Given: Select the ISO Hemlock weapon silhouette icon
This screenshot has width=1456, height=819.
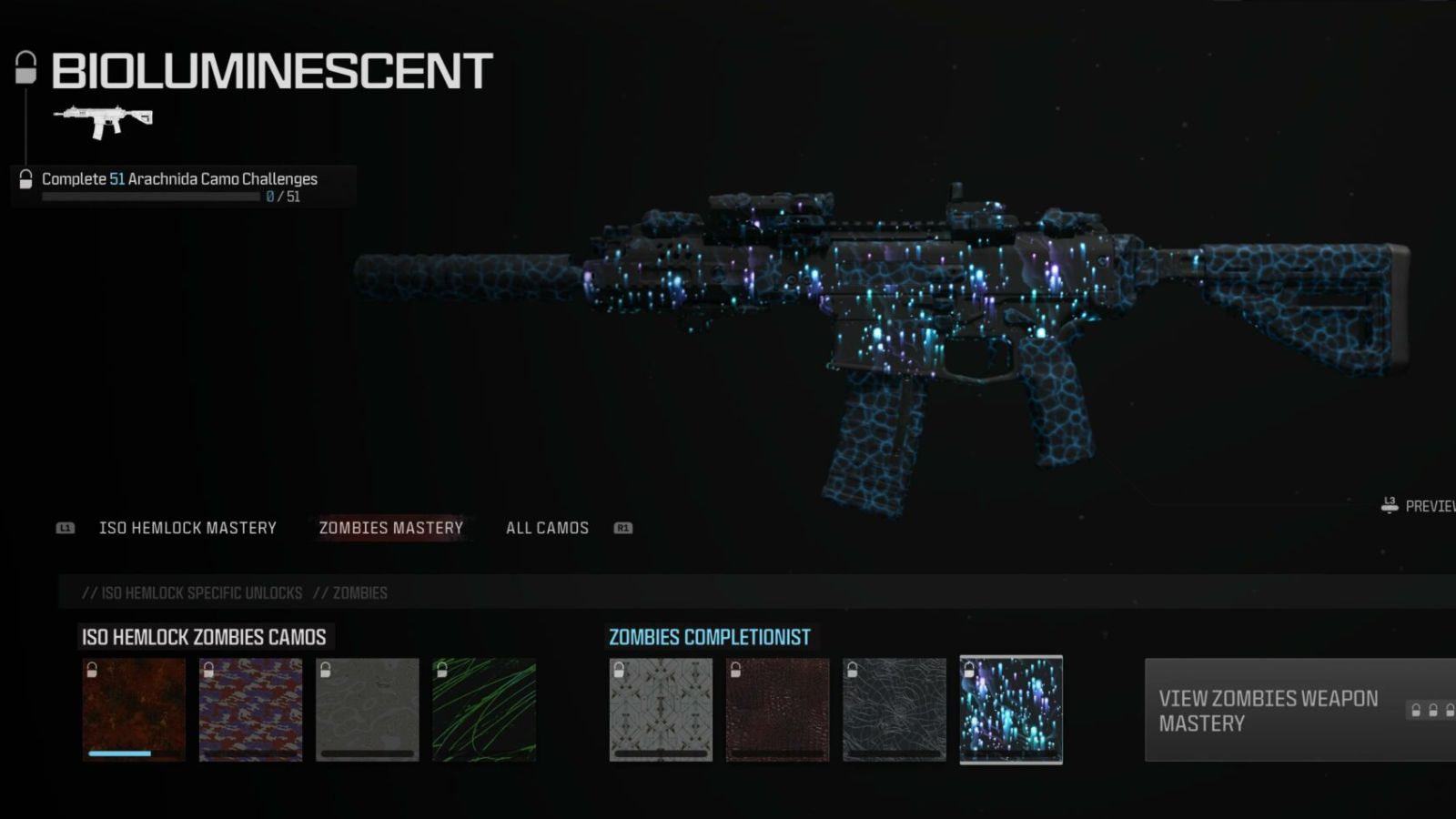Looking at the screenshot, I should point(103,118).
